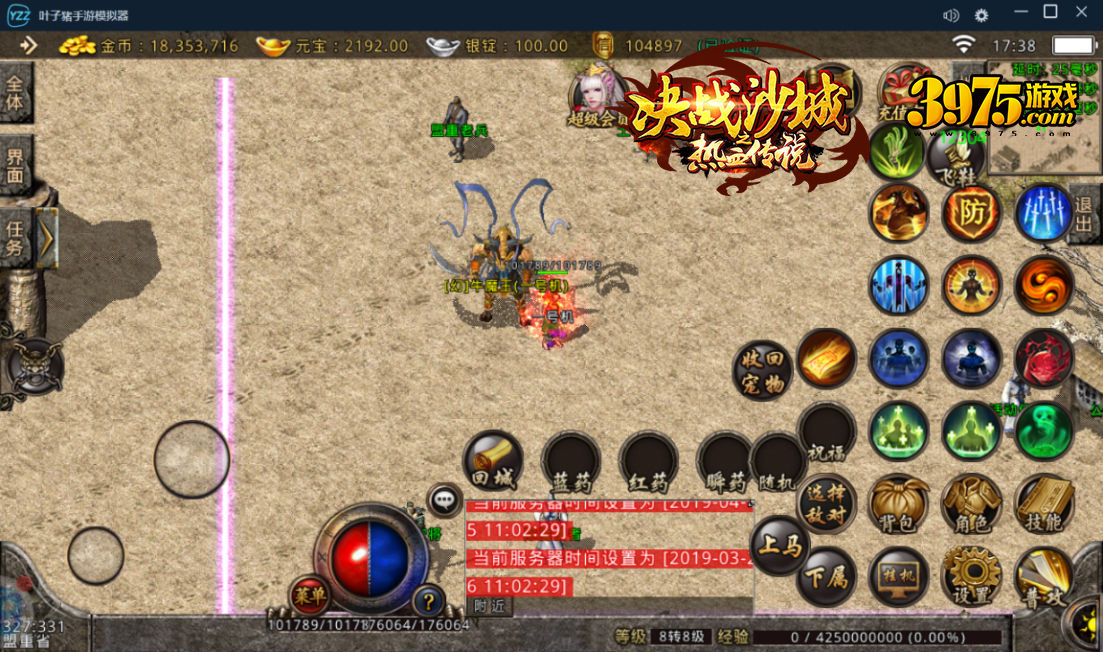
Task: Use the 蓝药 mana potion slot
Action: pyautogui.click(x=571, y=464)
